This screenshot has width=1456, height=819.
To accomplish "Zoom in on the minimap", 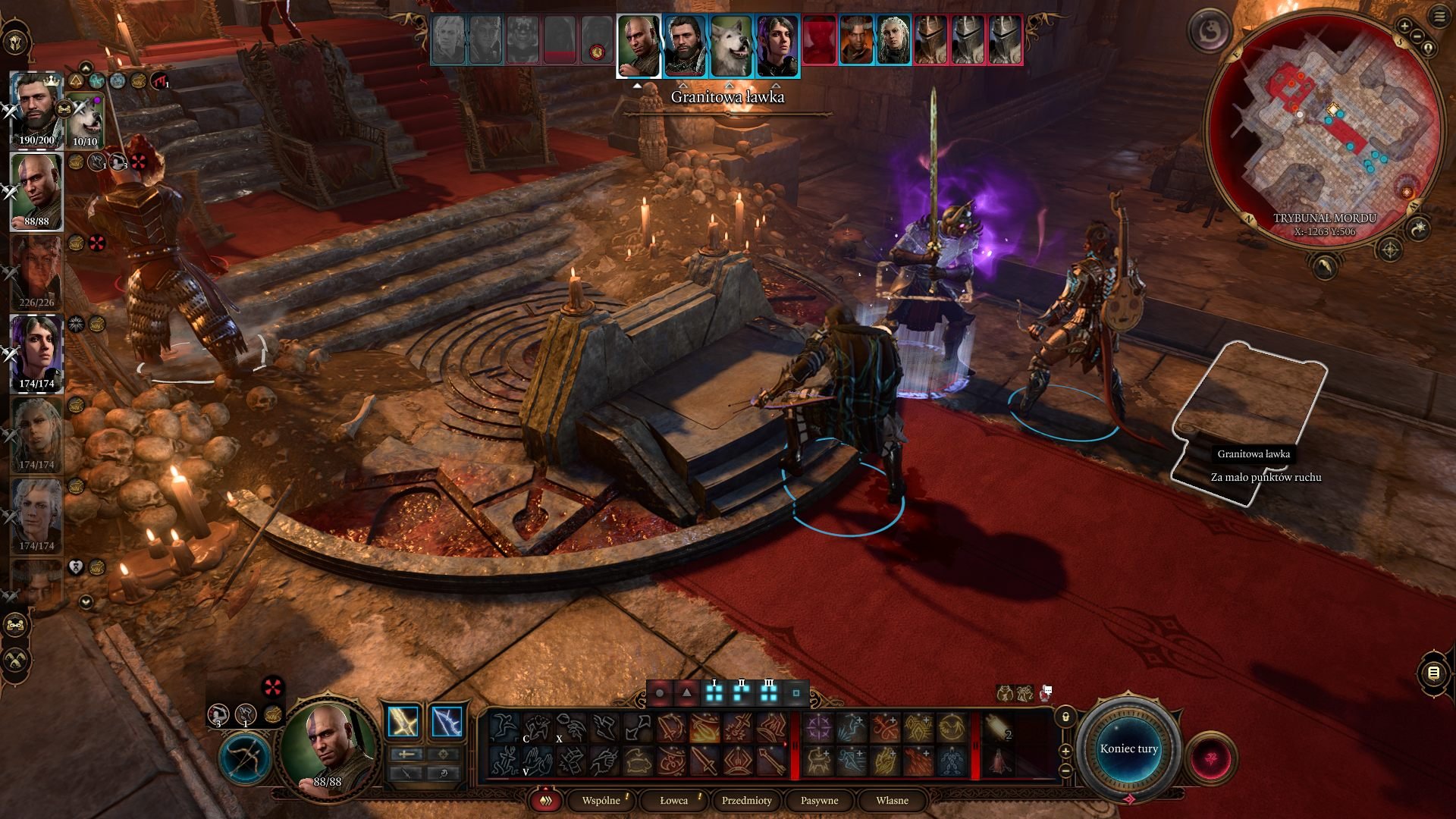I will (x=1404, y=27).
